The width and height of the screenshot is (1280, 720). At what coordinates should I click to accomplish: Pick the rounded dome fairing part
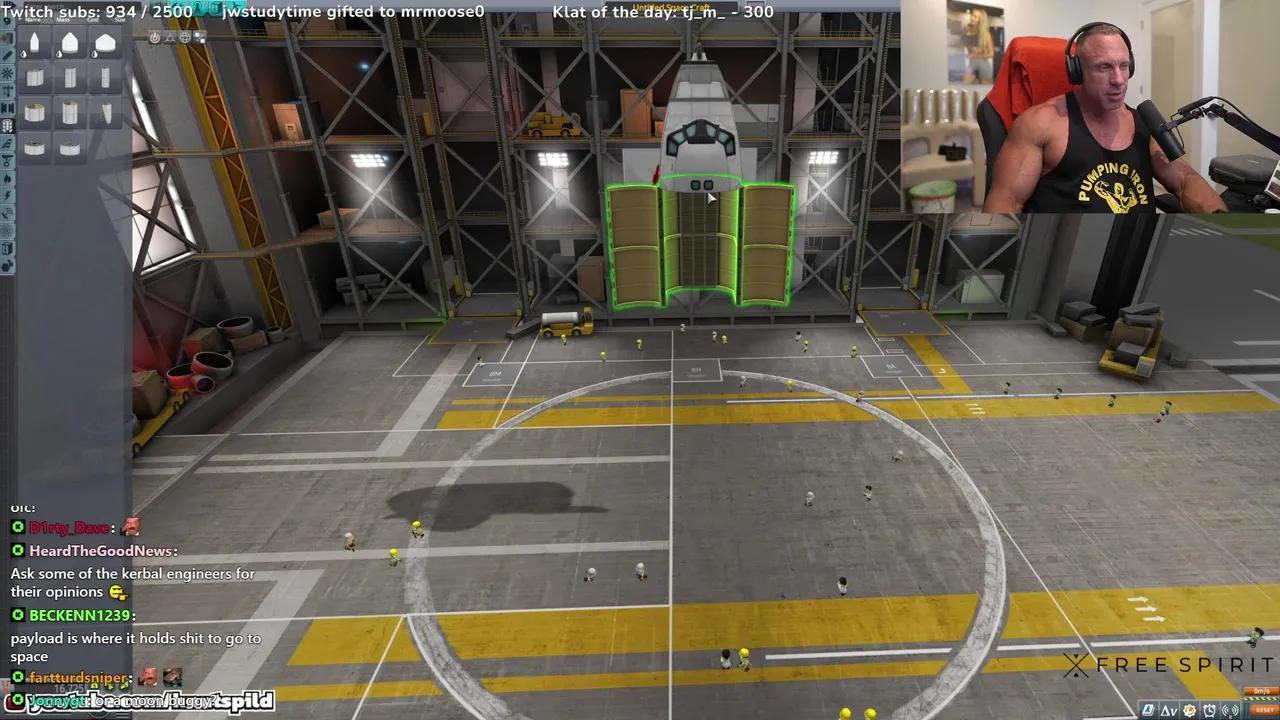(69, 43)
